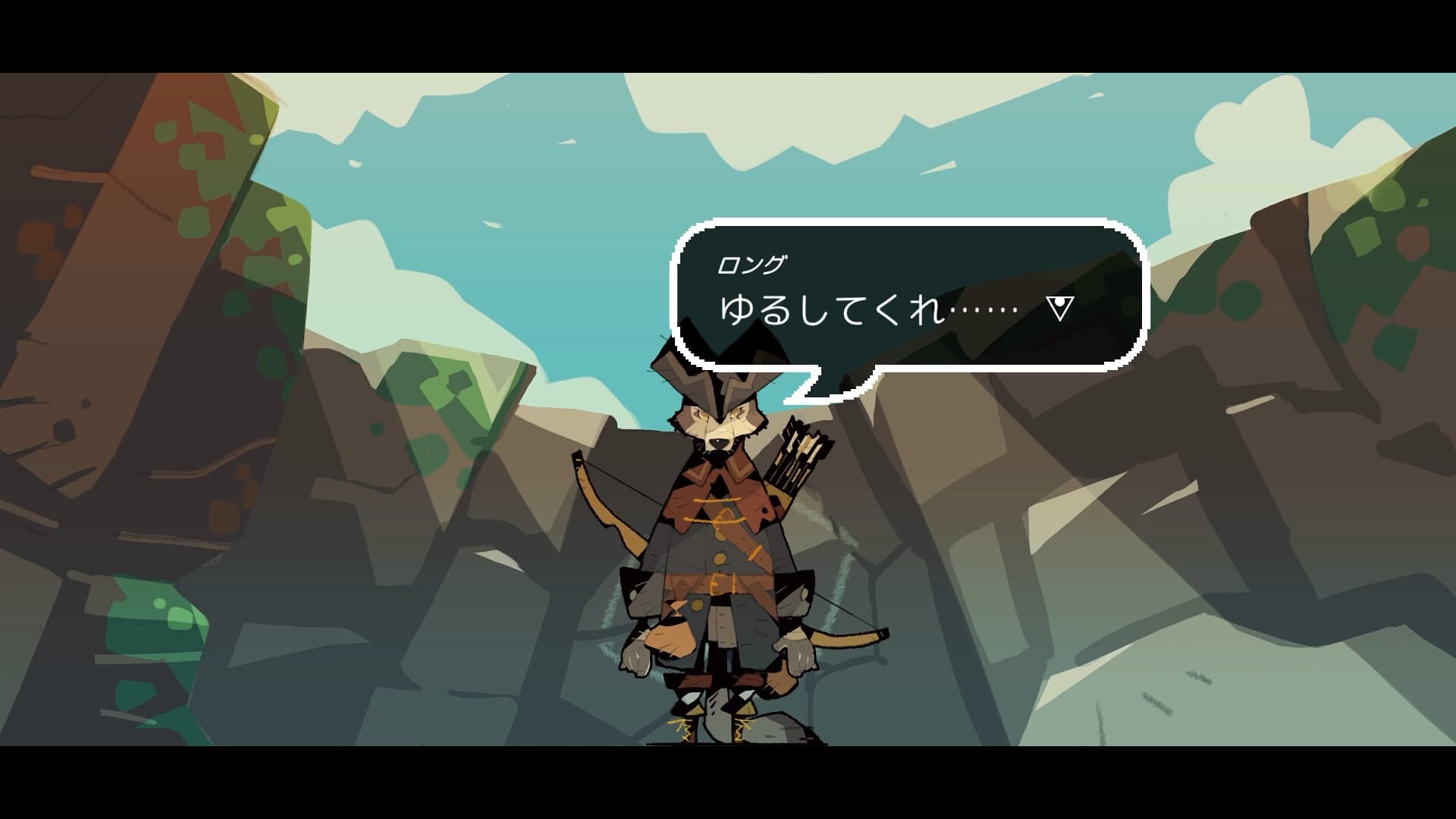The width and height of the screenshot is (1456, 819).
Task: Click the ▽ dialogue advance indicator
Action: point(1059,306)
